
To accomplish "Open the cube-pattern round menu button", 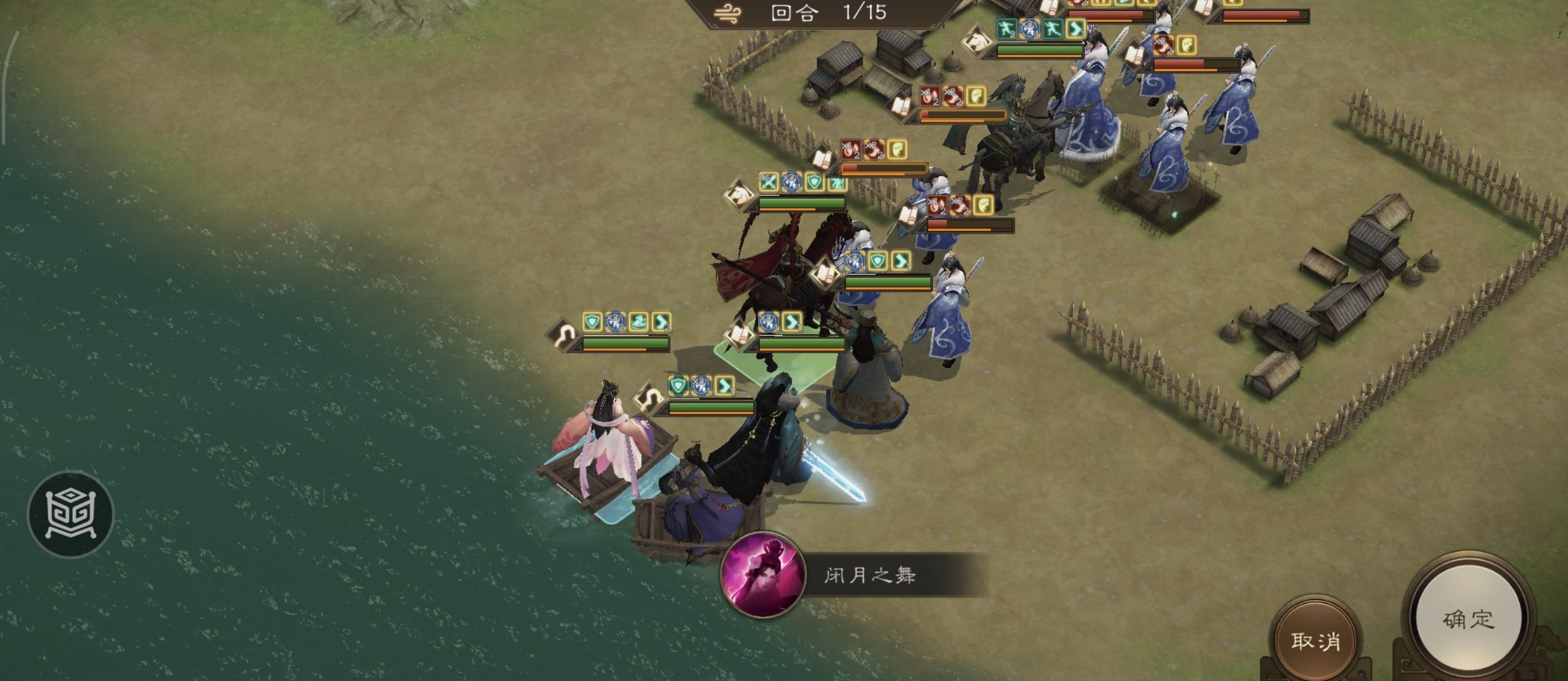I will [70, 514].
